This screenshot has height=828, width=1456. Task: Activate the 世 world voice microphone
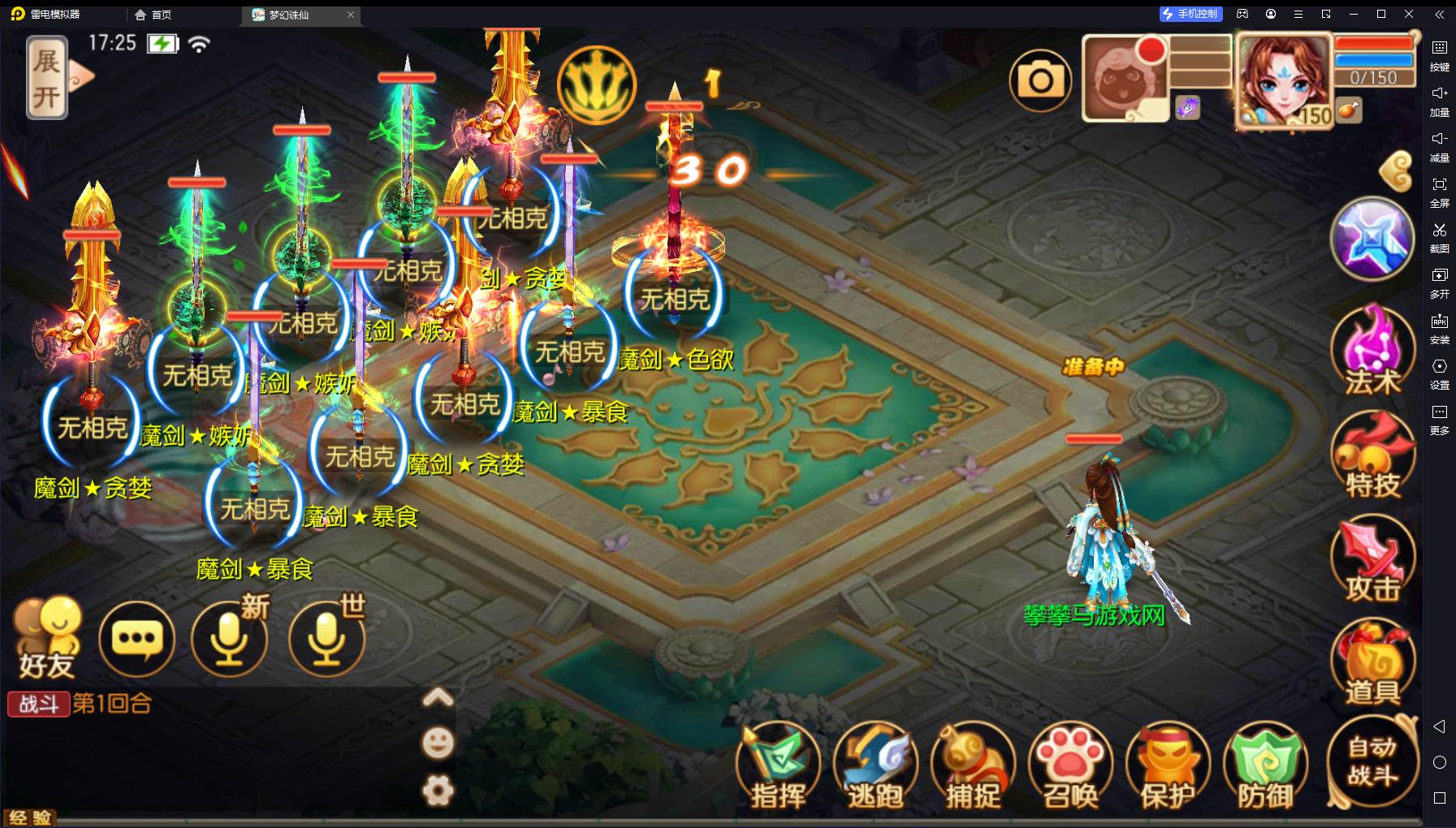click(x=326, y=640)
